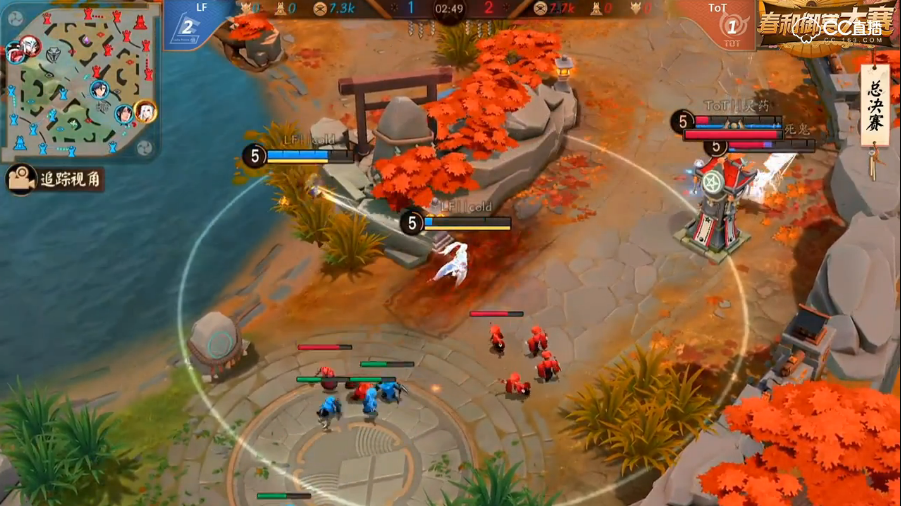Select the orange-ringed white-haired hero on the minimap
Image resolution: width=901 pixels, height=506 pixels.
tap(145, 111)
